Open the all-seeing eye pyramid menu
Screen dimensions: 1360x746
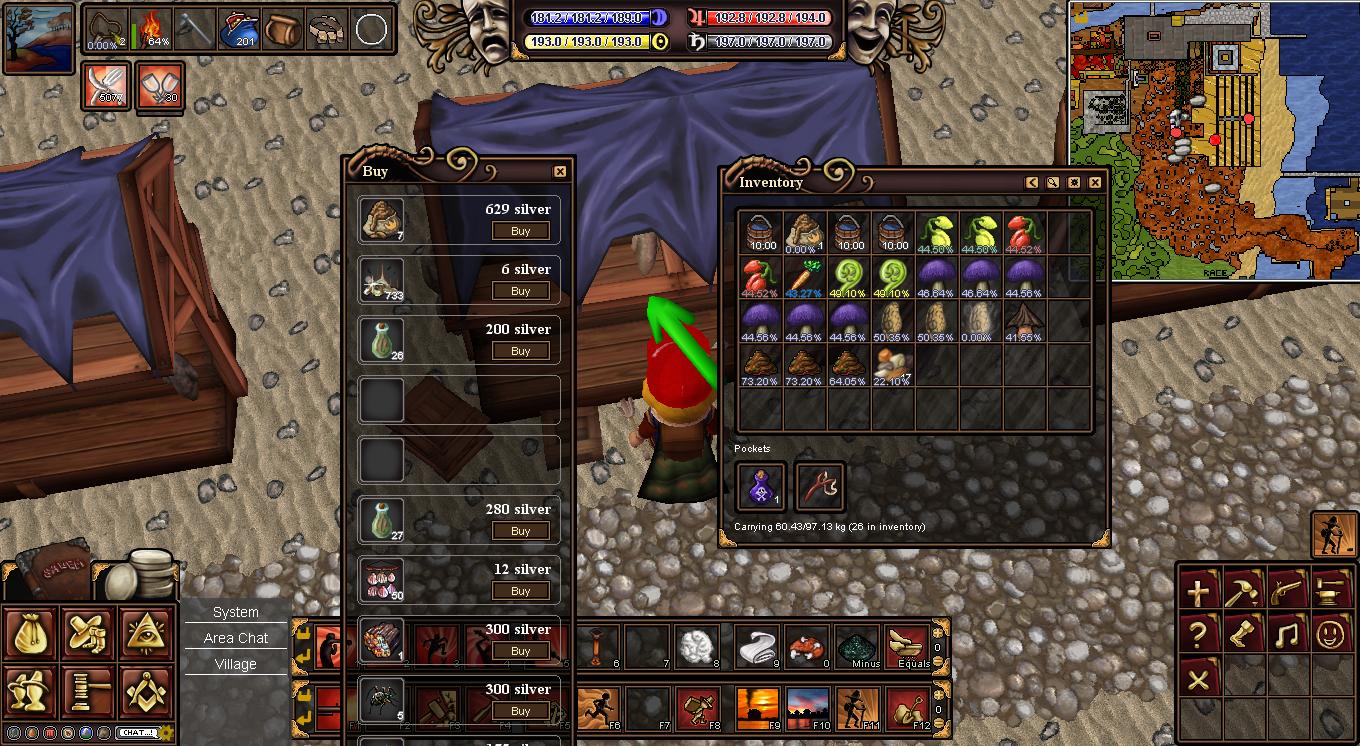[x=146, y=632]
